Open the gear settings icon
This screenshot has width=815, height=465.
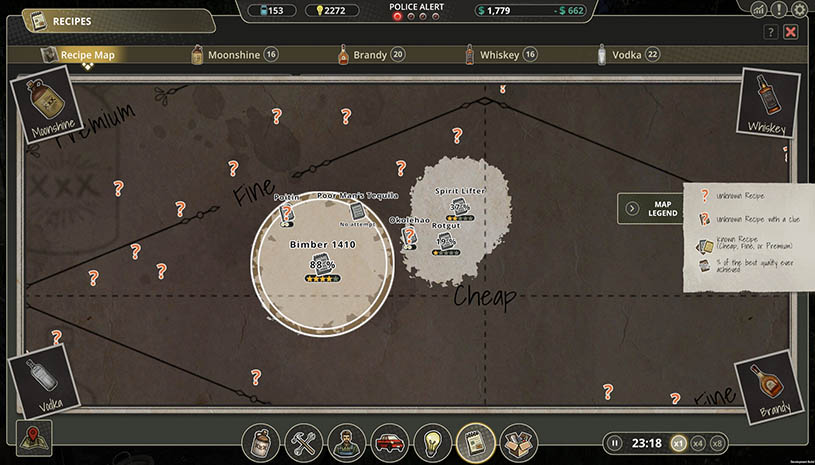(800, 10)
